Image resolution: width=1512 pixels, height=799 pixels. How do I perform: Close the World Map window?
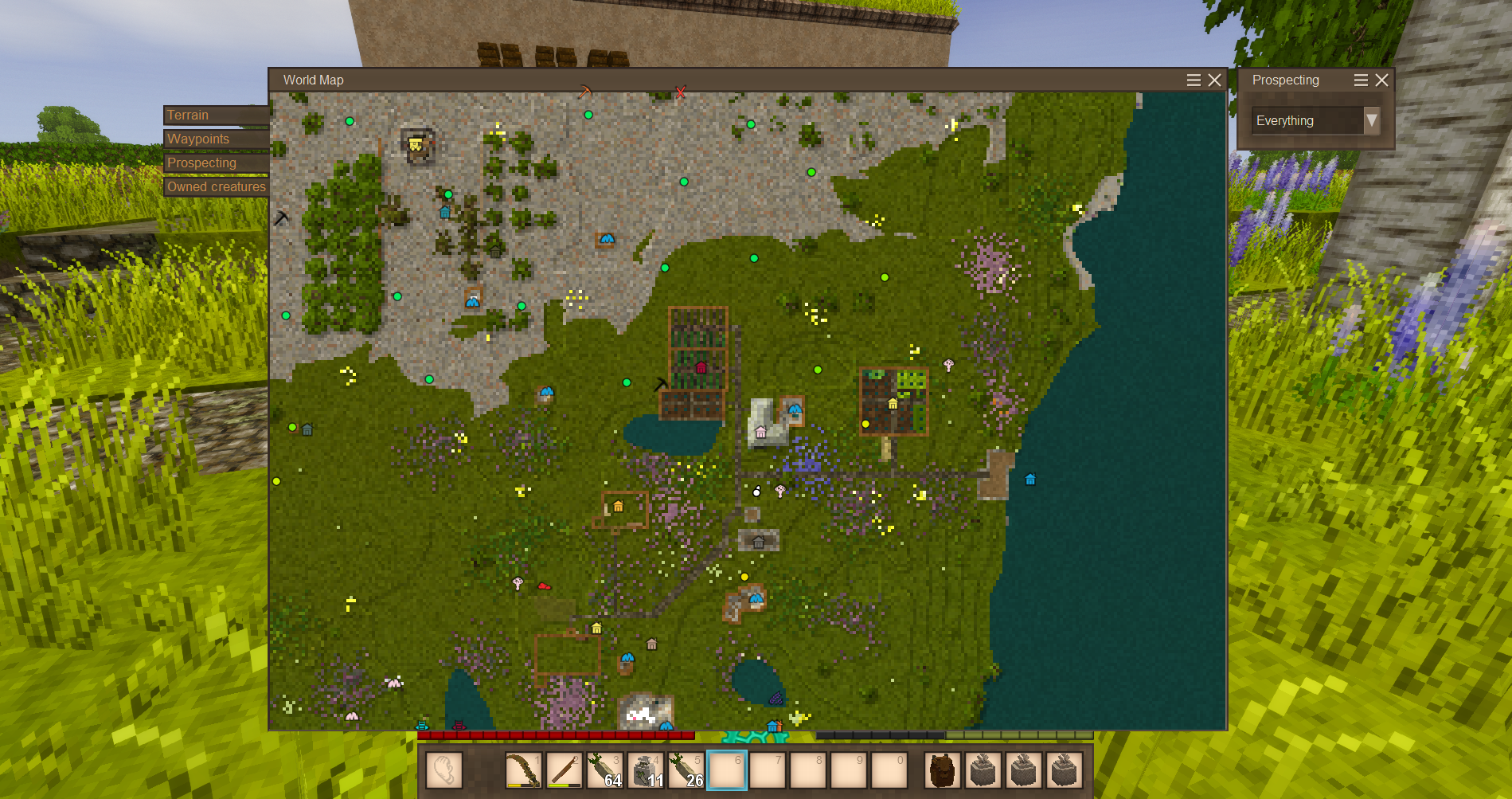[x=1214, y=80]
